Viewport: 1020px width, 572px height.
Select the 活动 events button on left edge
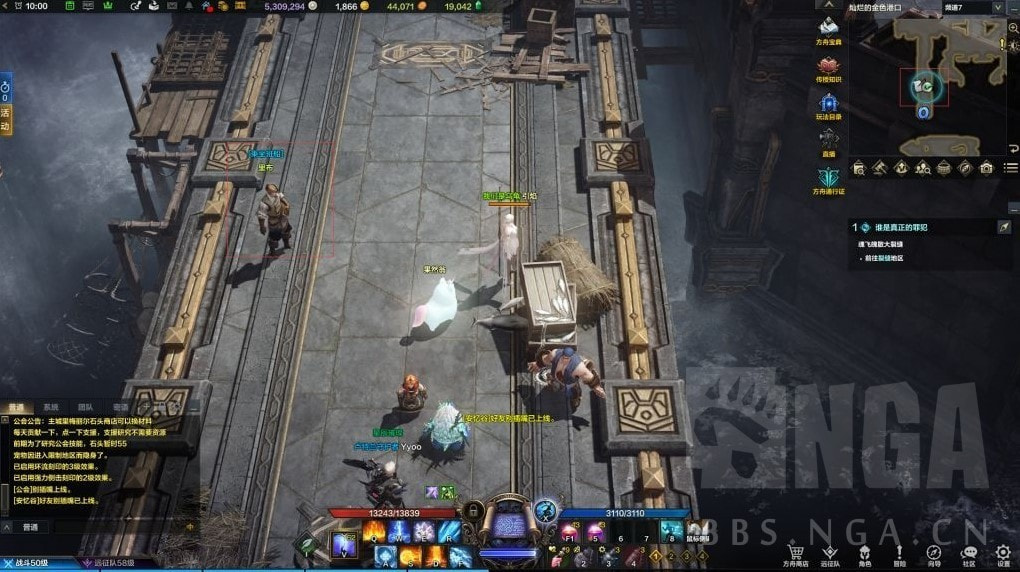click(5, 114)
